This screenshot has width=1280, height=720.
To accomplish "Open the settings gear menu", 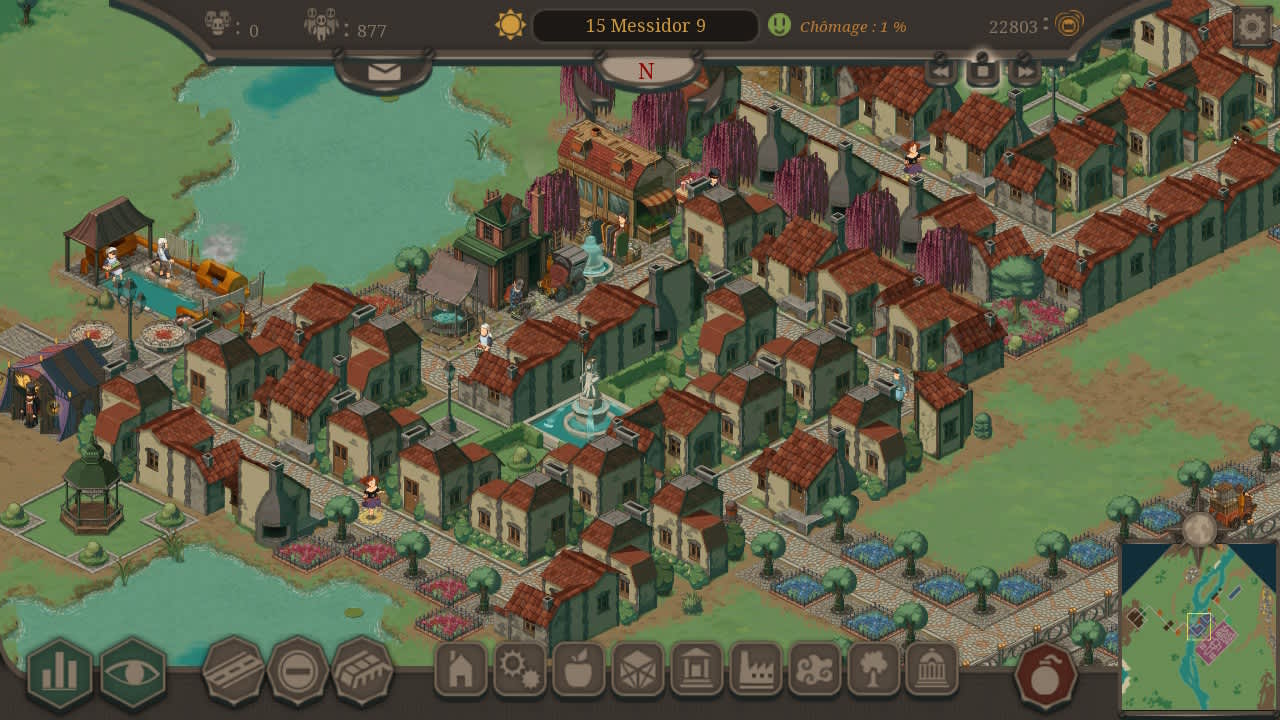I will (x=1251, y=27).
